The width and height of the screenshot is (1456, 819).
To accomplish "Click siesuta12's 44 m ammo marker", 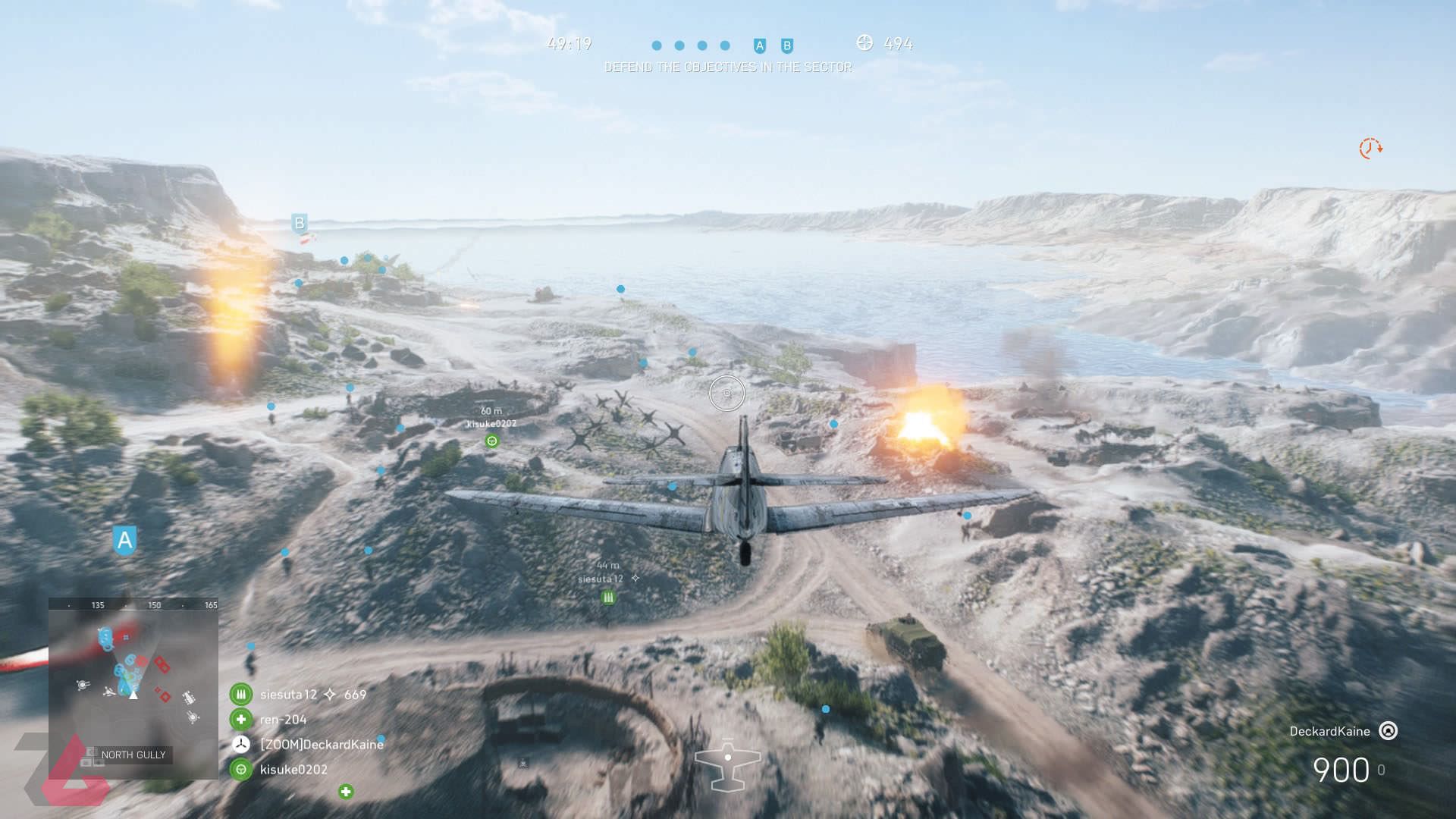I will (608, 598).
